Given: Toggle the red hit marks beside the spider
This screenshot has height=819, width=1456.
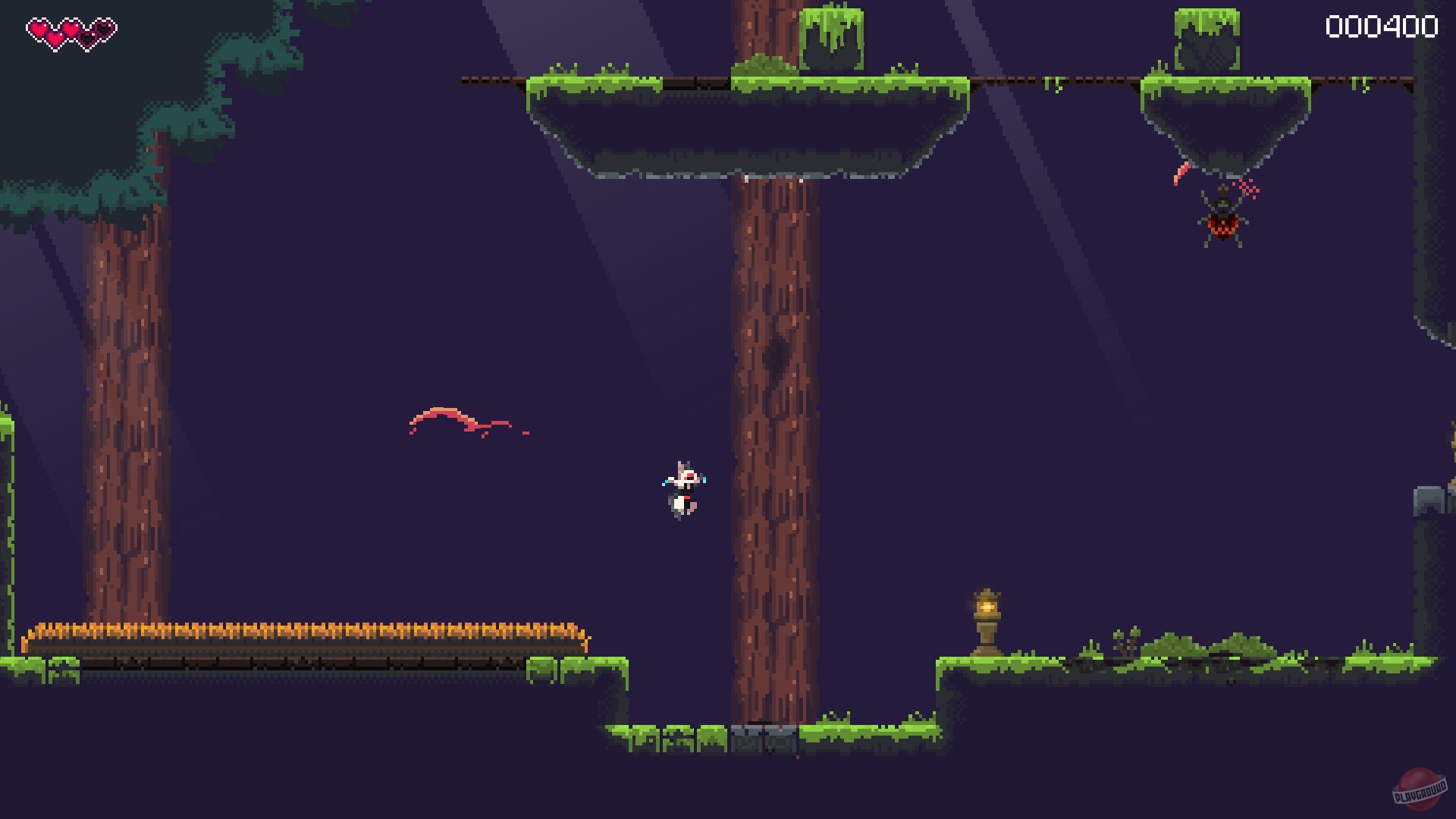Looking at the screenshot, I should 1248,188.
